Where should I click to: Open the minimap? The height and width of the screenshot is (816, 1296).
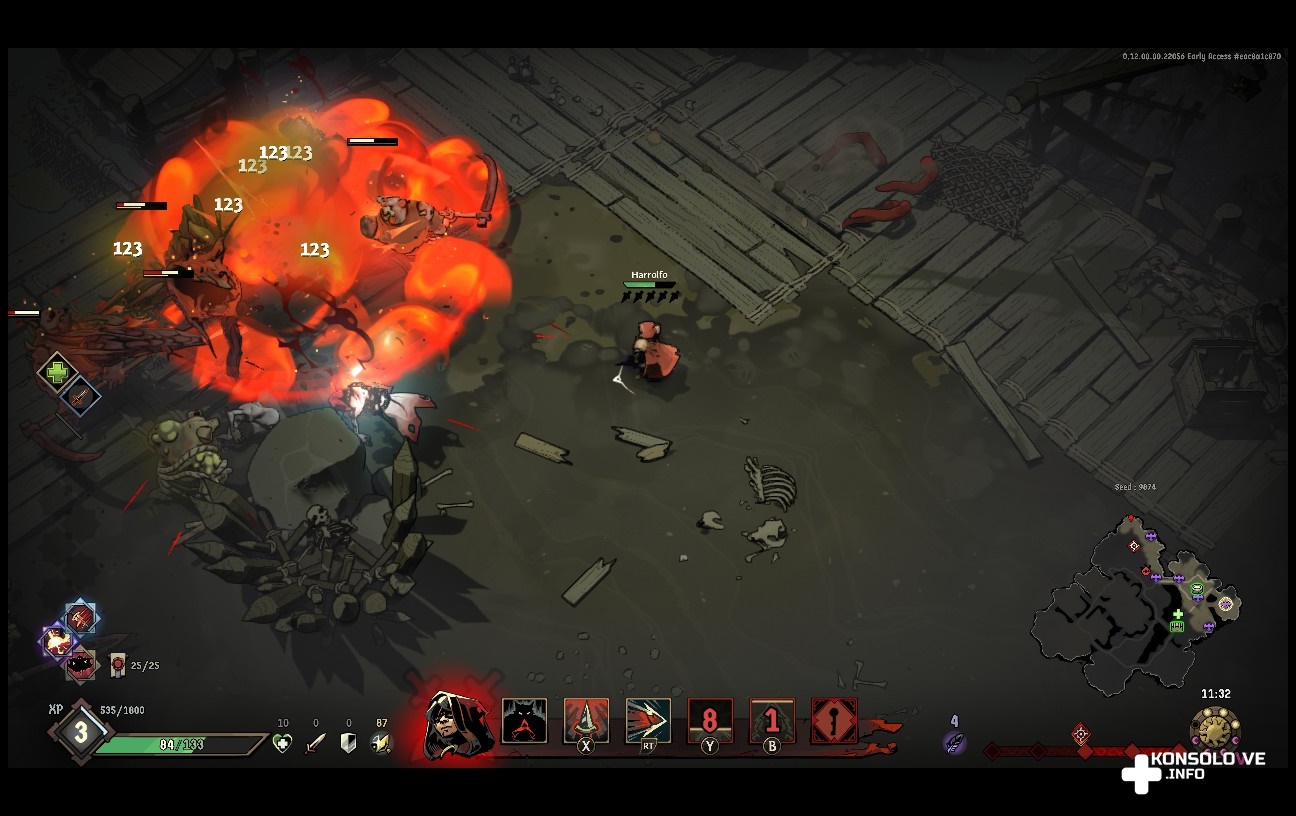(1134, 607)
